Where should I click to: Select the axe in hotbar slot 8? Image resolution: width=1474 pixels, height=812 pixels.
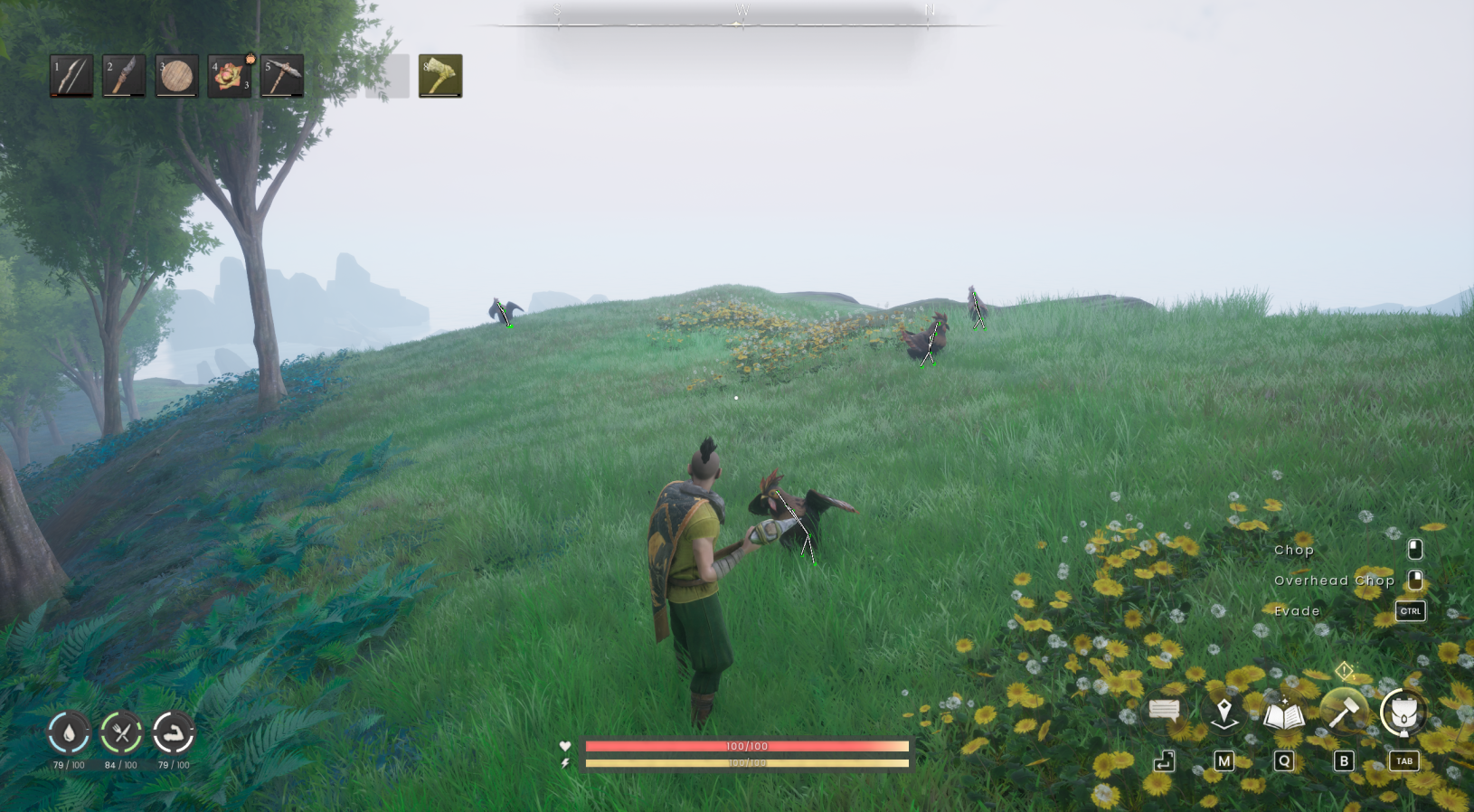point(439,75)
